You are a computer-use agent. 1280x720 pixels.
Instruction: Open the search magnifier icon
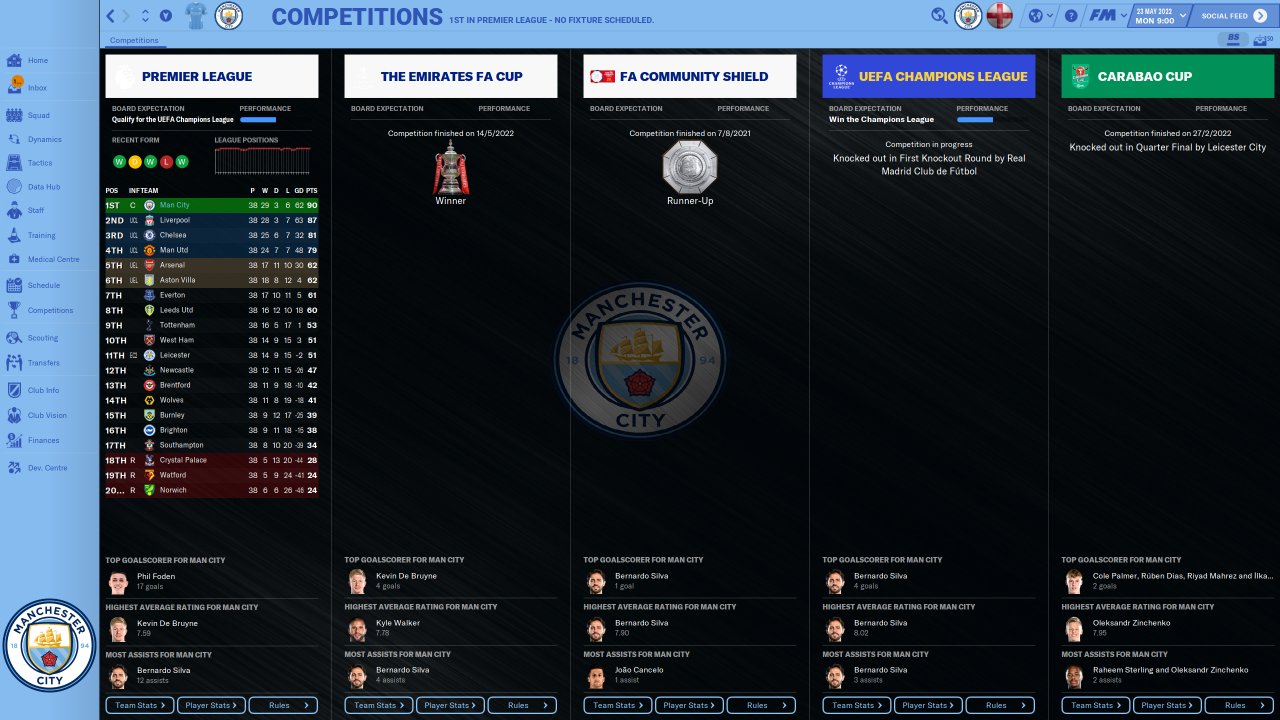(x=939, y=16)
